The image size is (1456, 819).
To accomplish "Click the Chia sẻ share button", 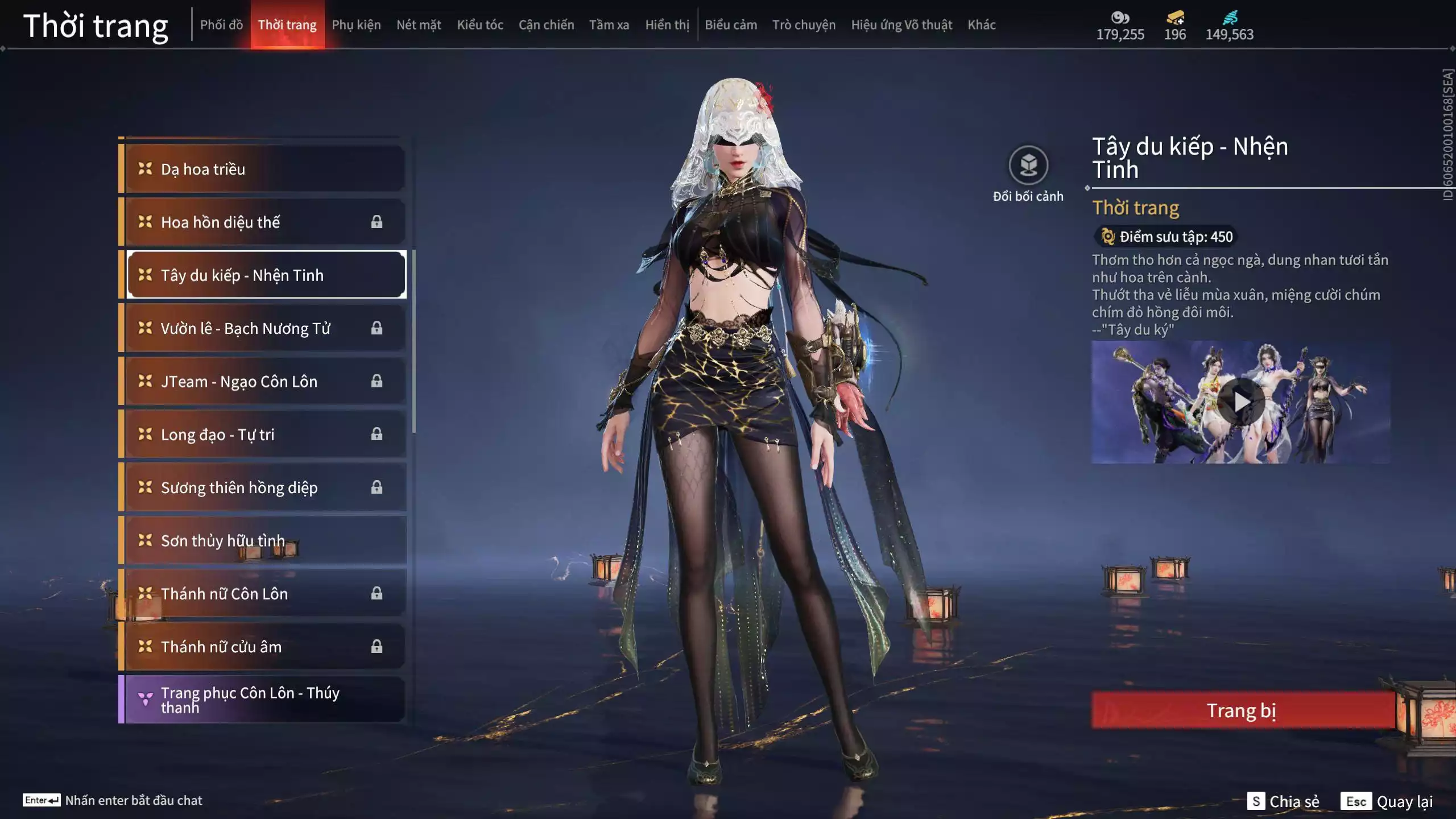I will tap(1283, 801).
